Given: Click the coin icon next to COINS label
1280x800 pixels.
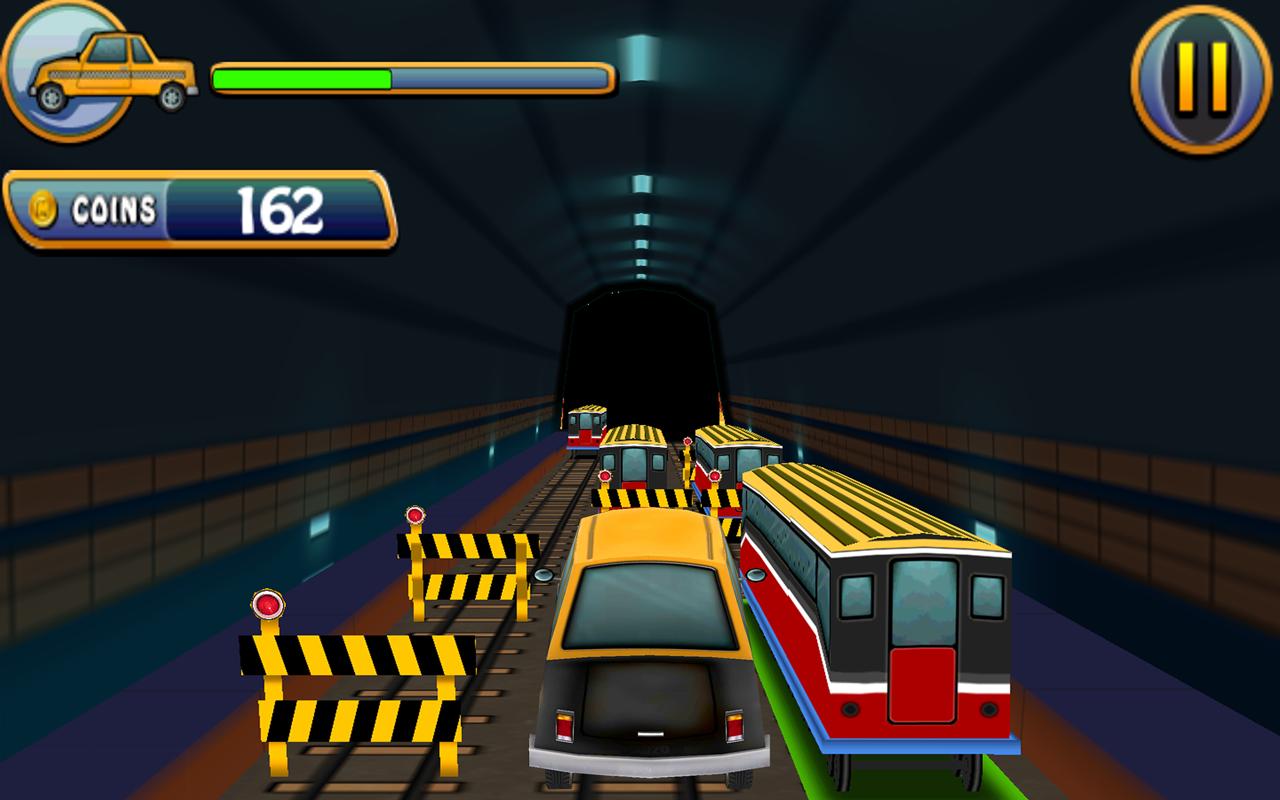Looking at the screenshot, I should (42, 207).
